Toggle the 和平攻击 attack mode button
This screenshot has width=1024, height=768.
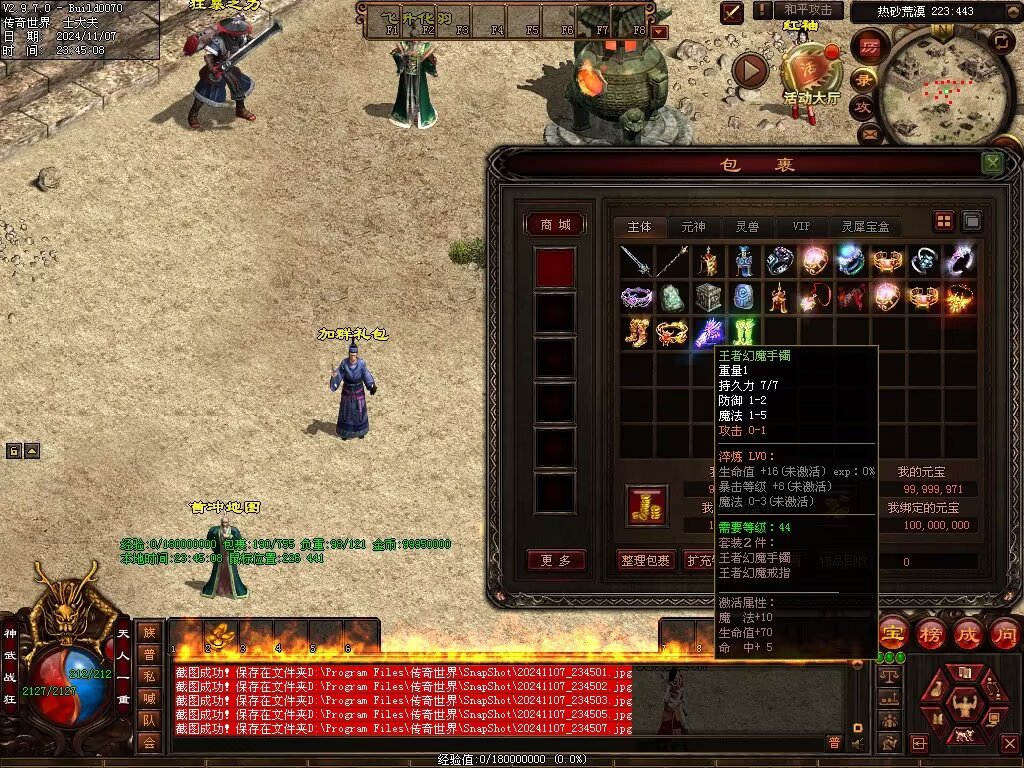pyautogui.click(x=808, y=10)
